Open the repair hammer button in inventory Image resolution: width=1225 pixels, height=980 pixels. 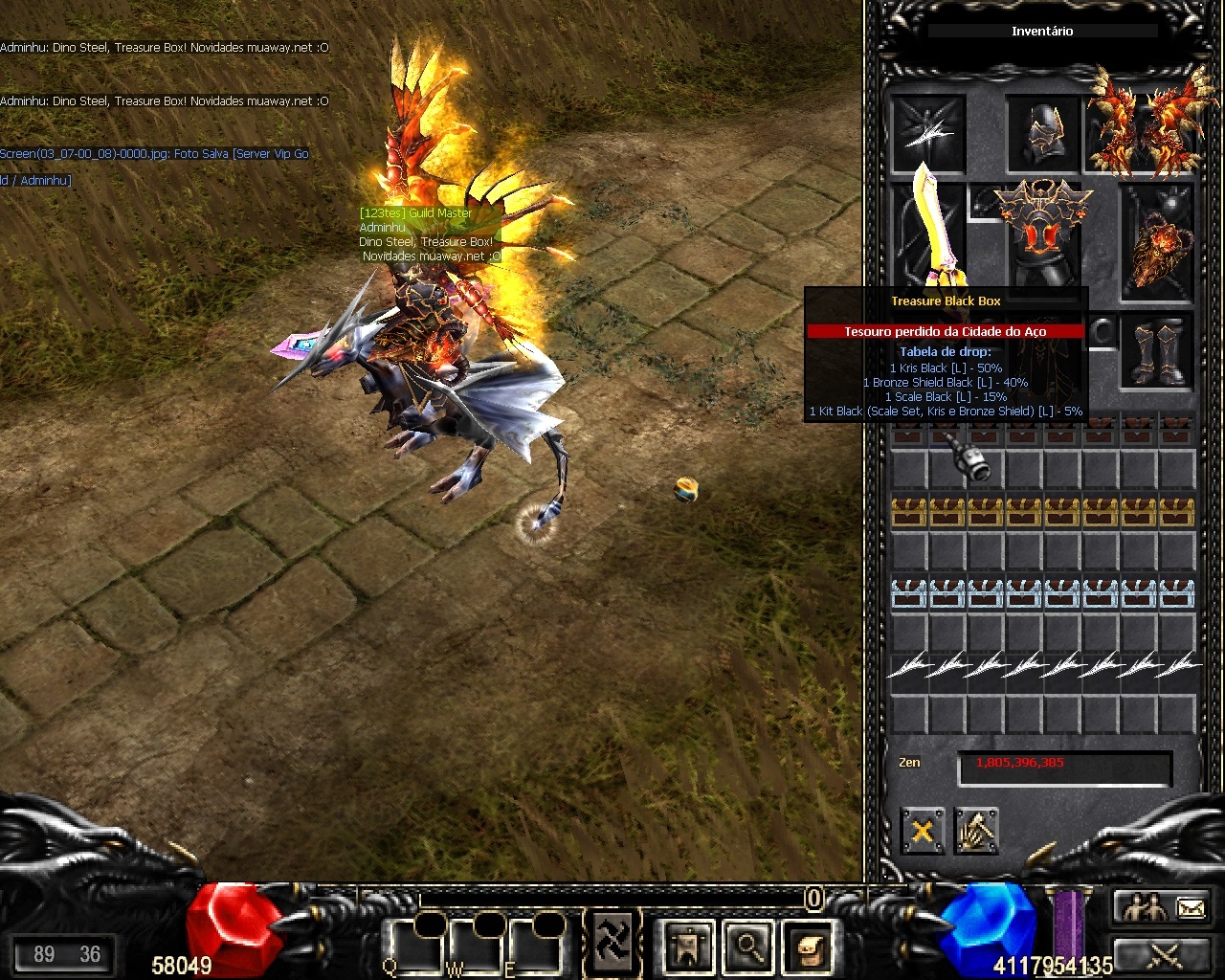(x=976, y=831)
